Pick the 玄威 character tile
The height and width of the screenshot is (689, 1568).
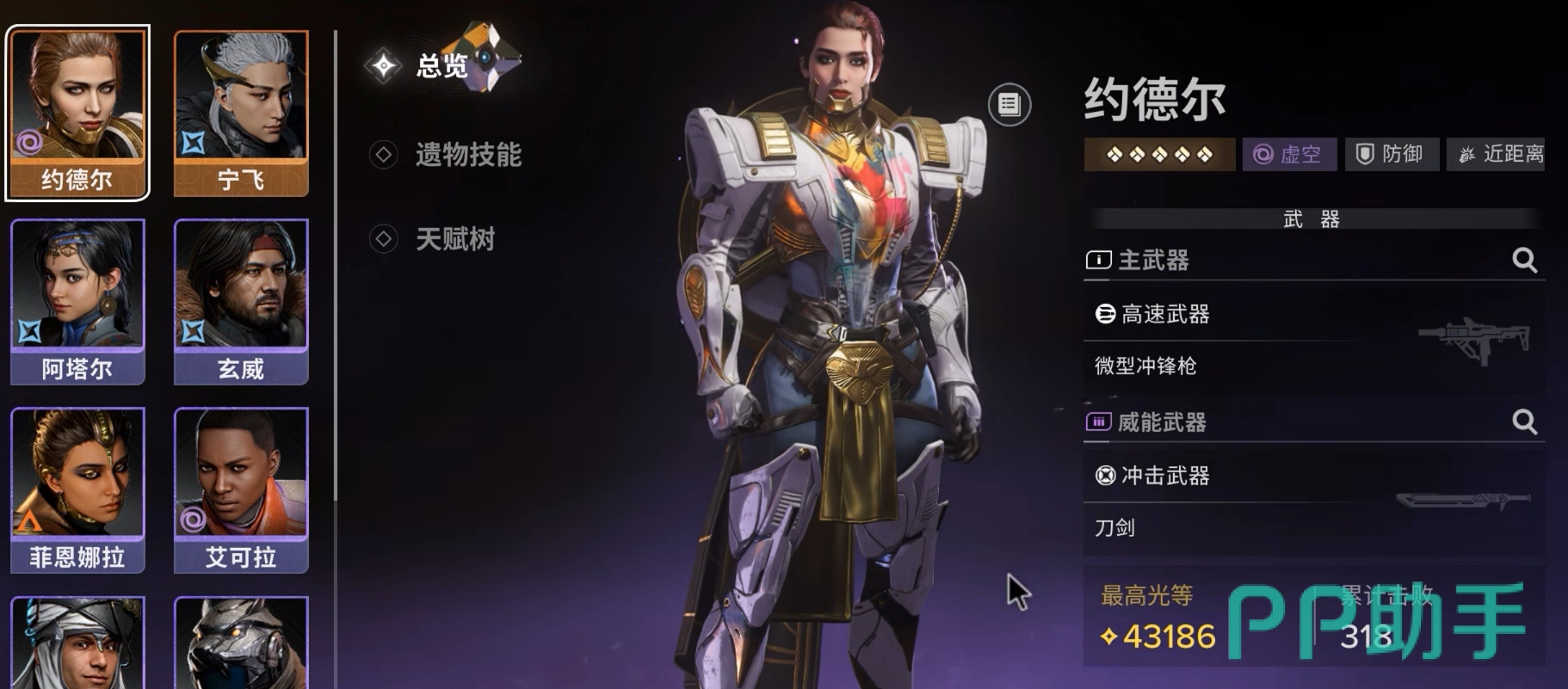241,301
